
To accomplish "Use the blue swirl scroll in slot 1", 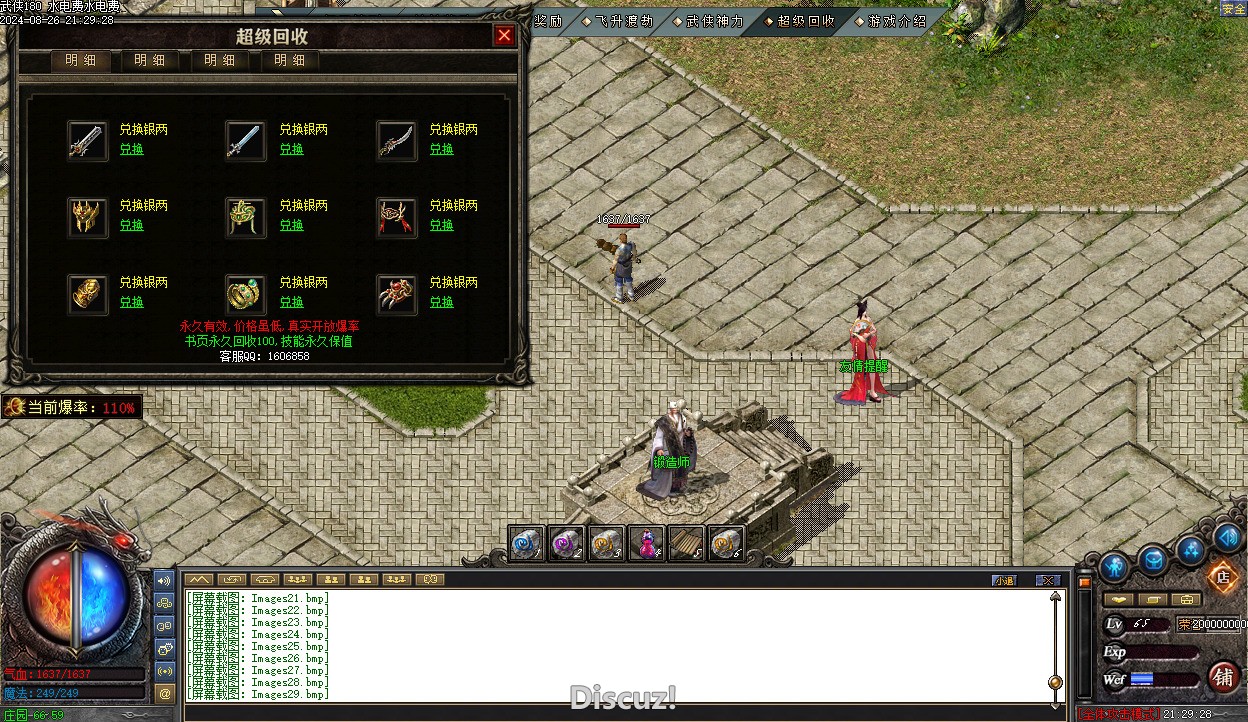I will (527, 543).
